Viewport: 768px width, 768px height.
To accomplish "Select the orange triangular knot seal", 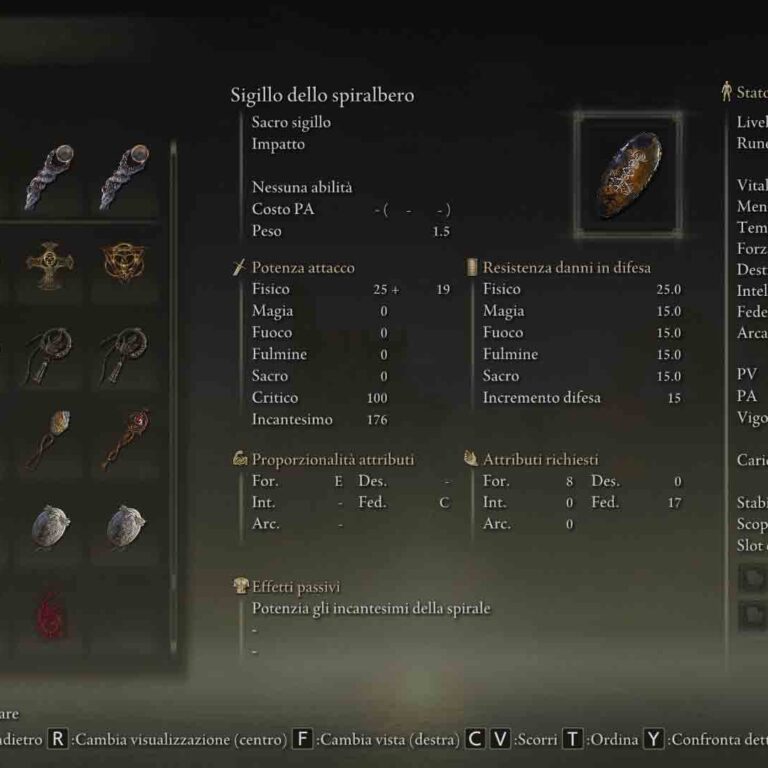I will pyautogui.click(x=123, y=264).
